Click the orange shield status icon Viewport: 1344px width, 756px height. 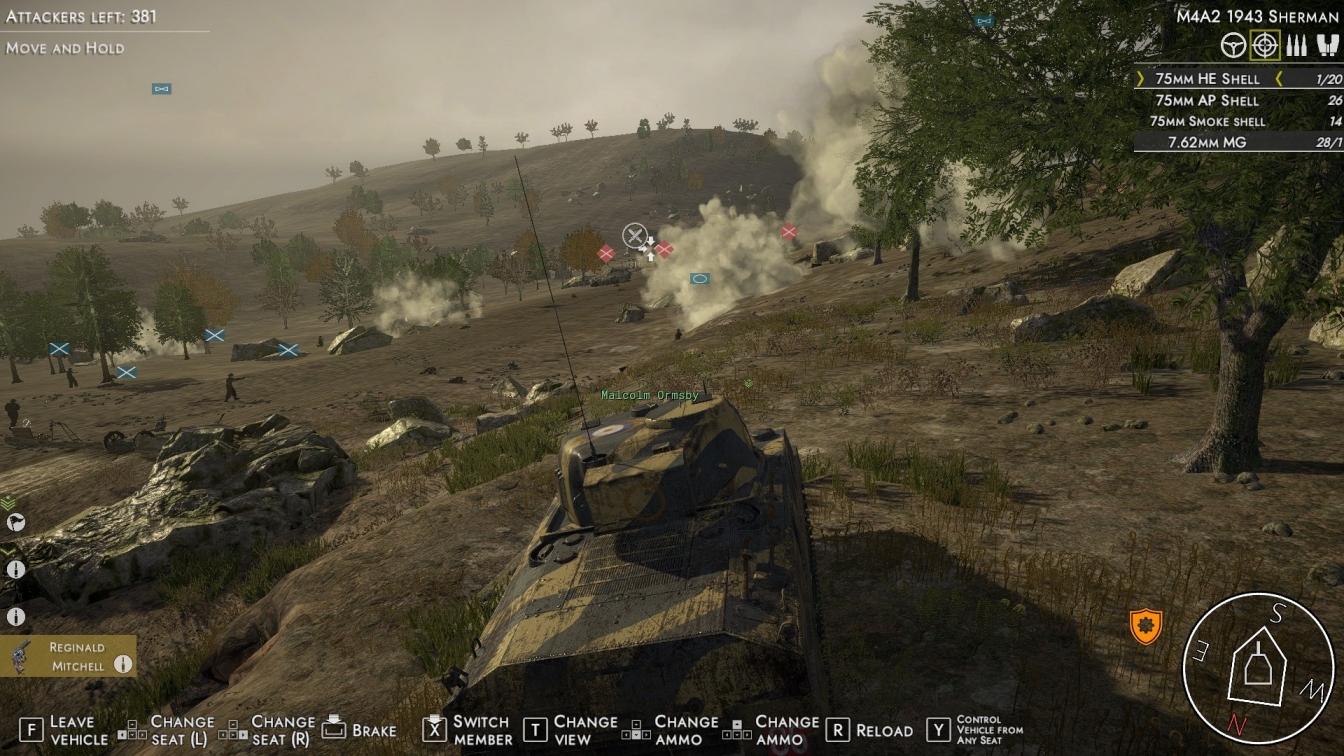(1146, 626)
